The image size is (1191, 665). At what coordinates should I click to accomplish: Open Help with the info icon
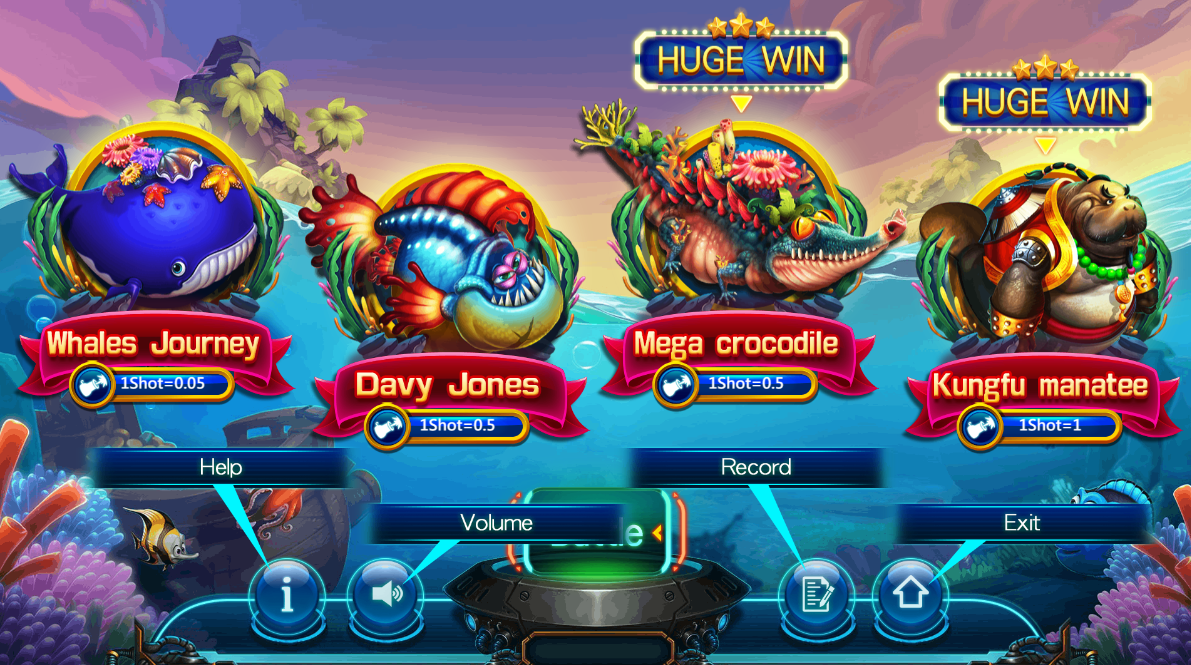click(x=287, y=594)
